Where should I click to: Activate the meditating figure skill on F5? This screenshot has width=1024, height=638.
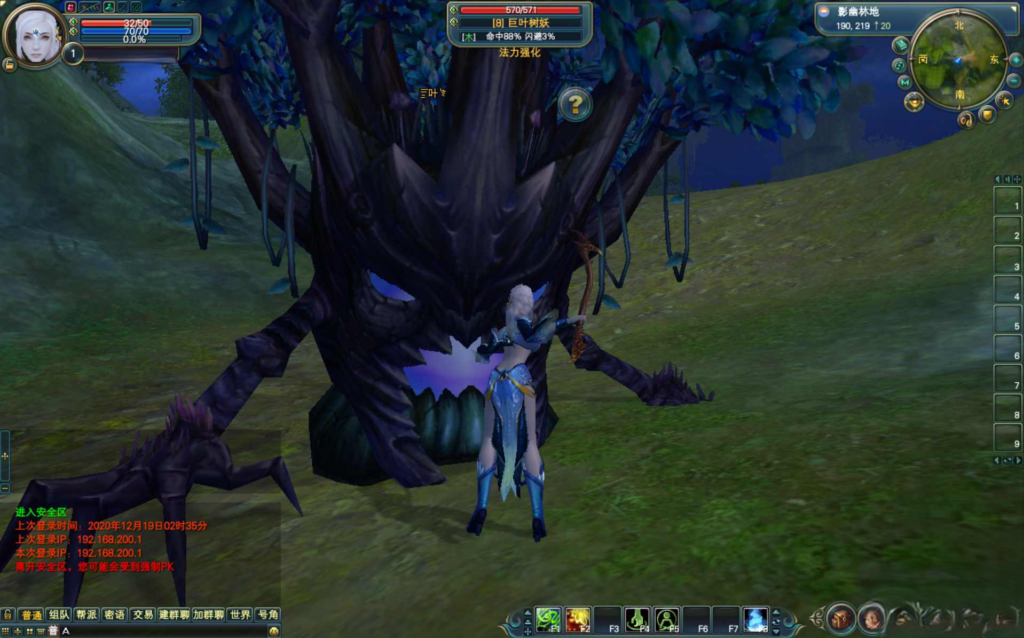[x=667, y=619]
